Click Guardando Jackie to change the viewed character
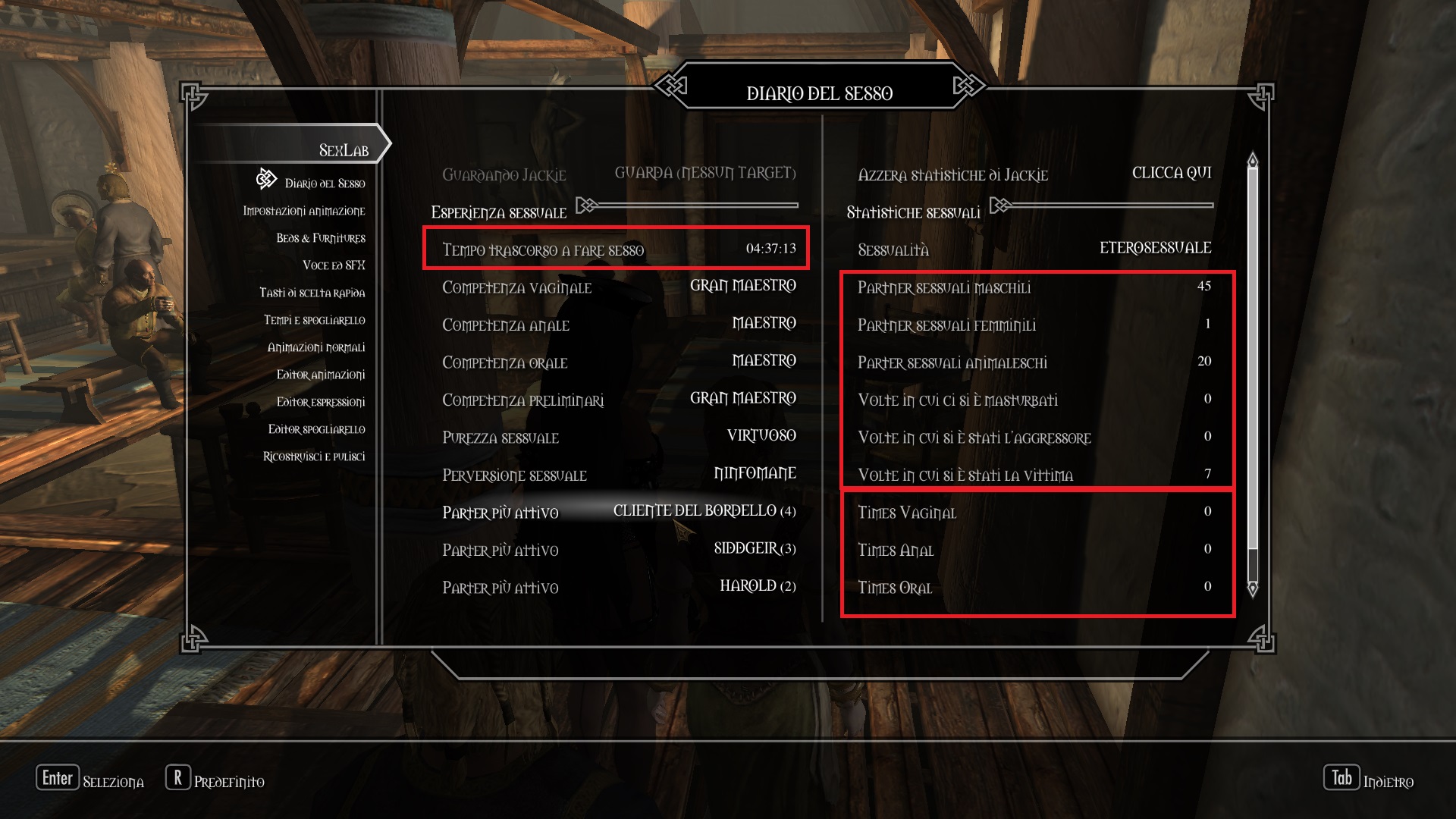This screenshot has width=1456, height=819. click(504, 174)
